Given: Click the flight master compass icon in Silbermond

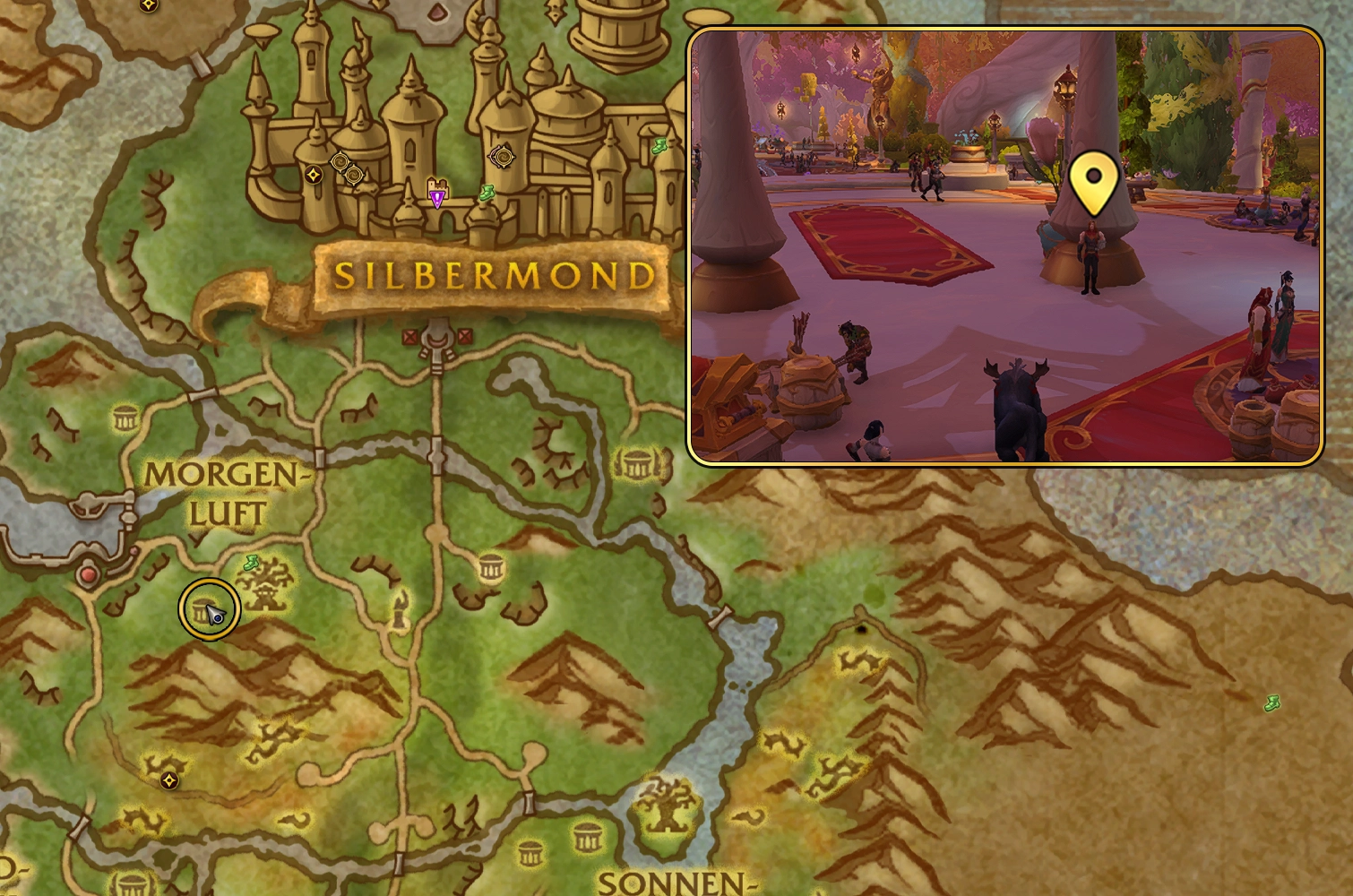Looking at the screenshot, I should tap(313, 173).
